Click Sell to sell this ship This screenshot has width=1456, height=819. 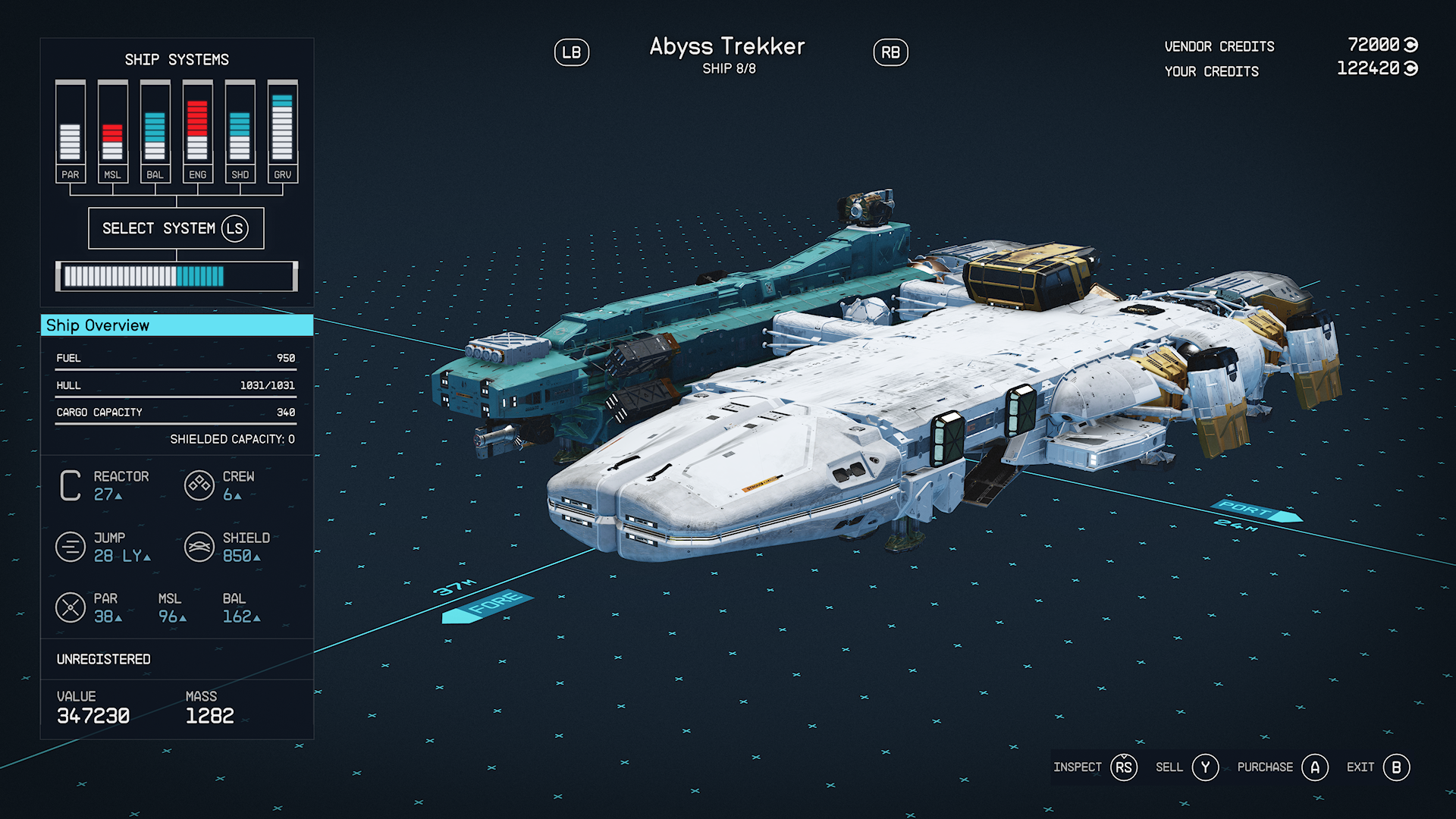point(1205,767)
